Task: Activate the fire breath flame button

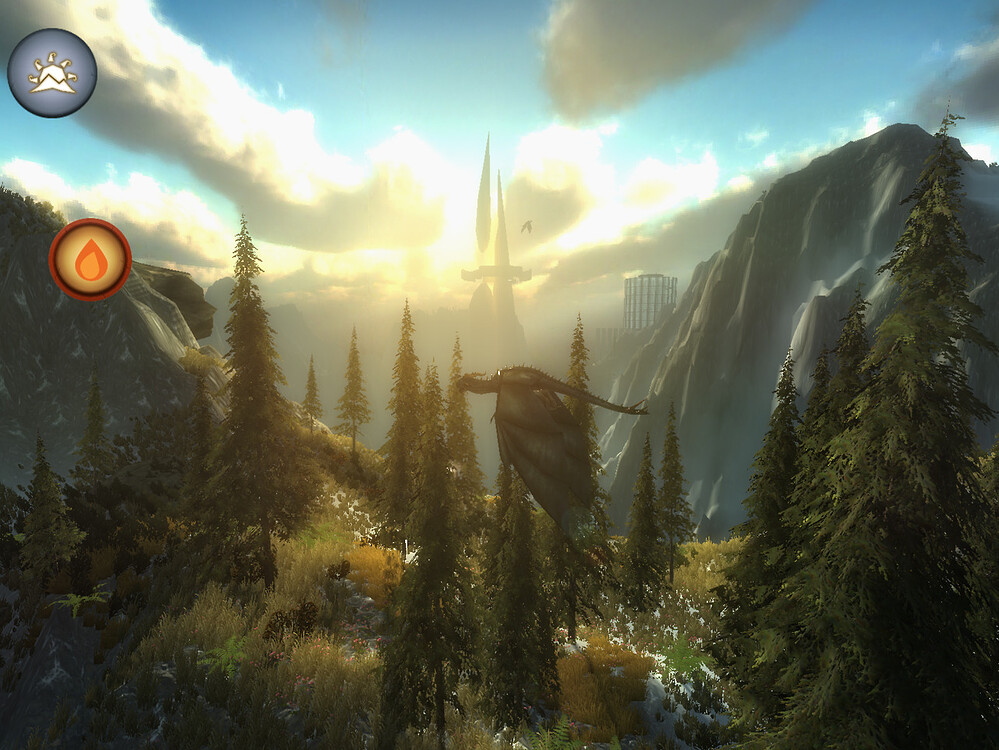Action: pyautogui.click(x=90, y=260)
